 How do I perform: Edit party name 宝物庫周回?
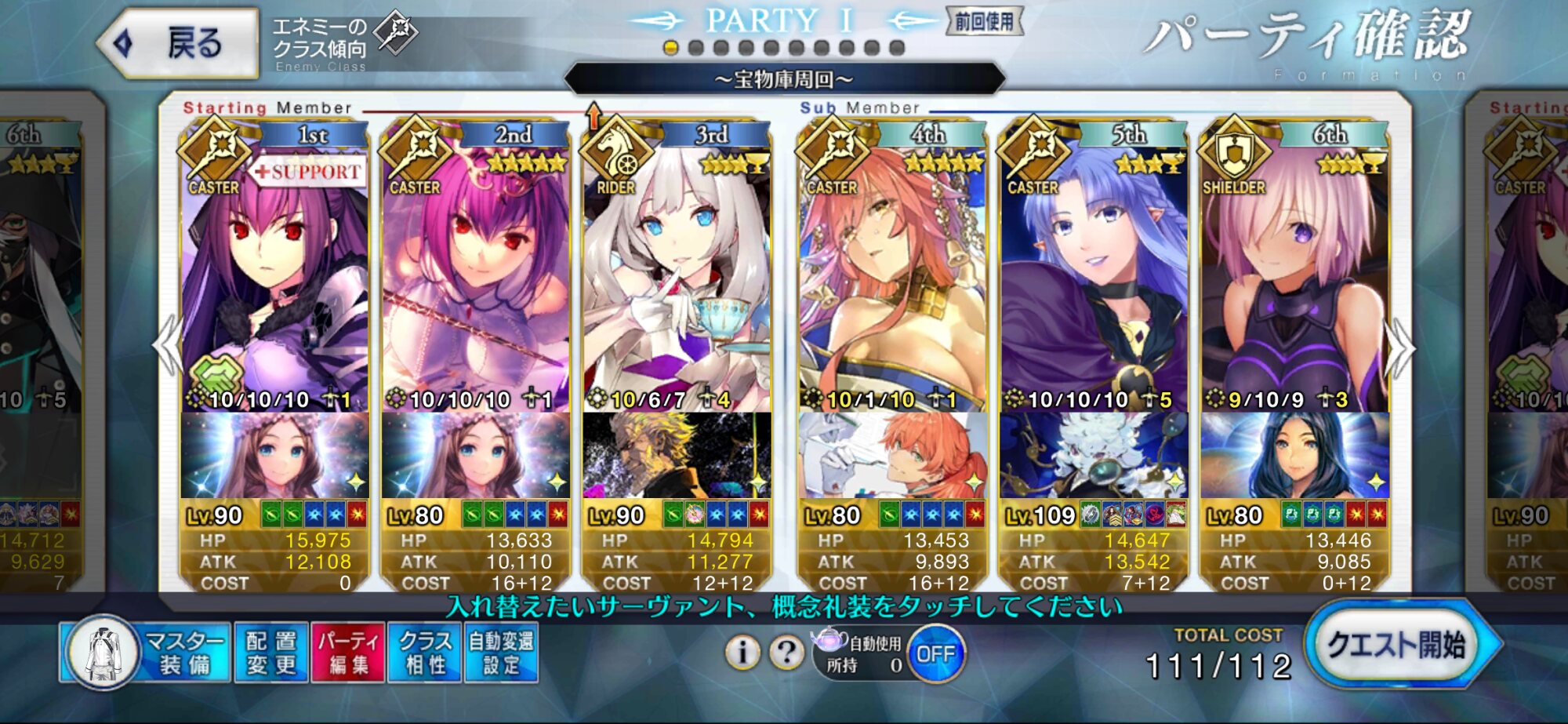coord(784,79)
